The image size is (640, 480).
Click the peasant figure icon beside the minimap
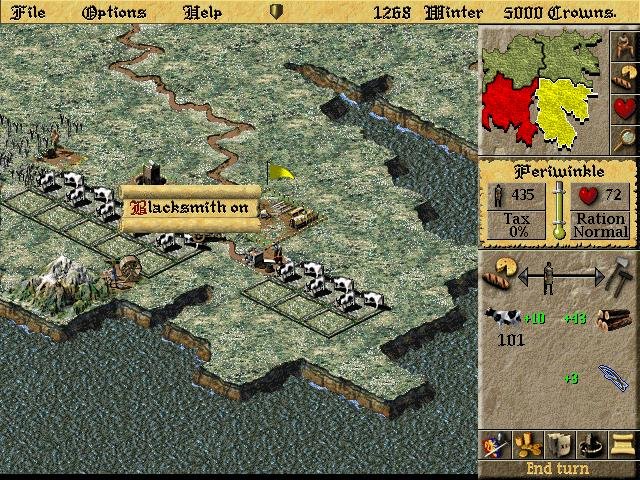pos(624,45)
